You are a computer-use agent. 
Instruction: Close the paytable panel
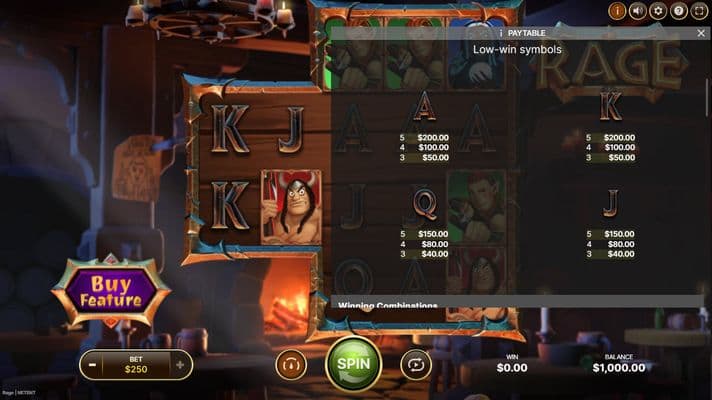701,33
